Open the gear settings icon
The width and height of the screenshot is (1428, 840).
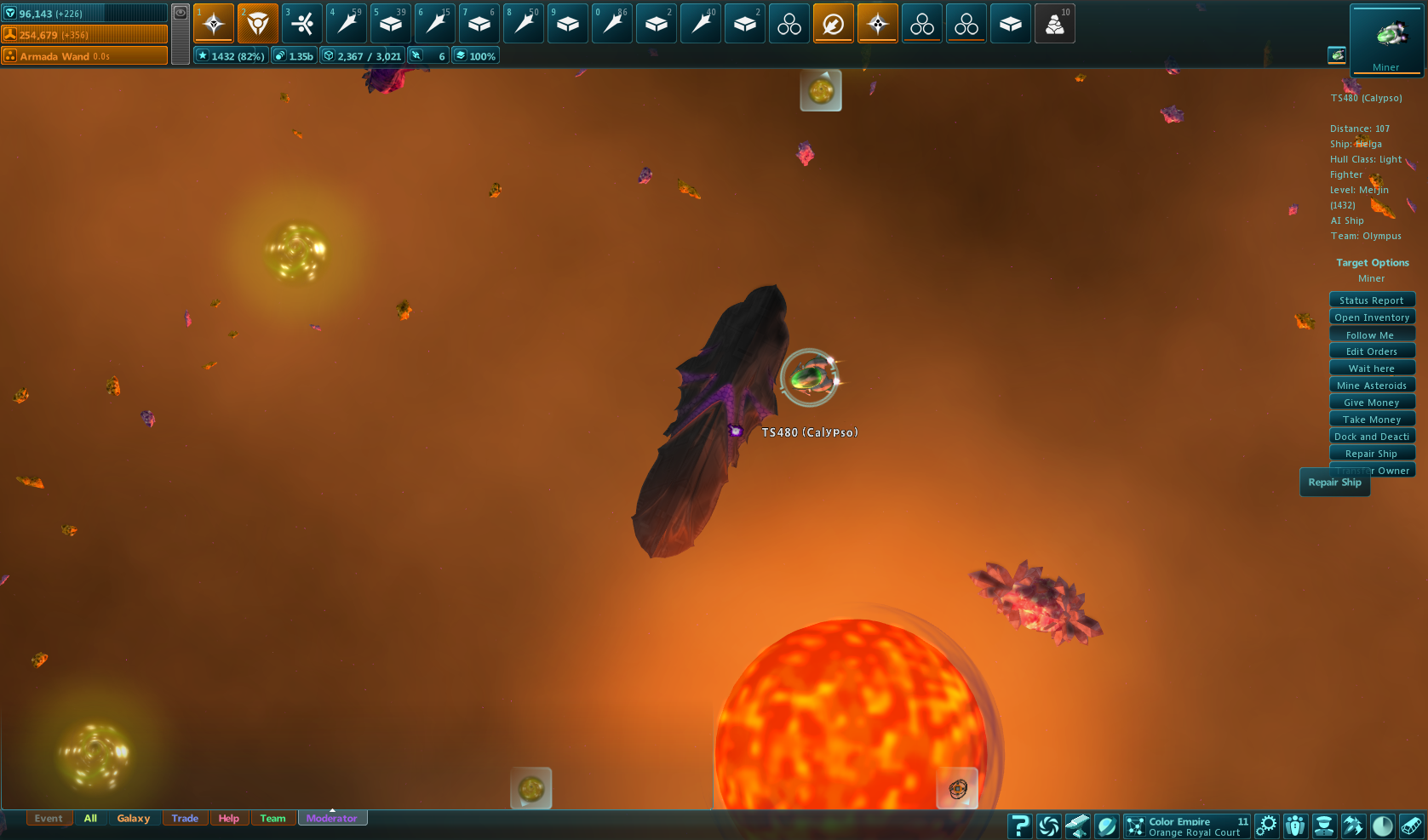pyautogui.click(x=1267, y=826)
